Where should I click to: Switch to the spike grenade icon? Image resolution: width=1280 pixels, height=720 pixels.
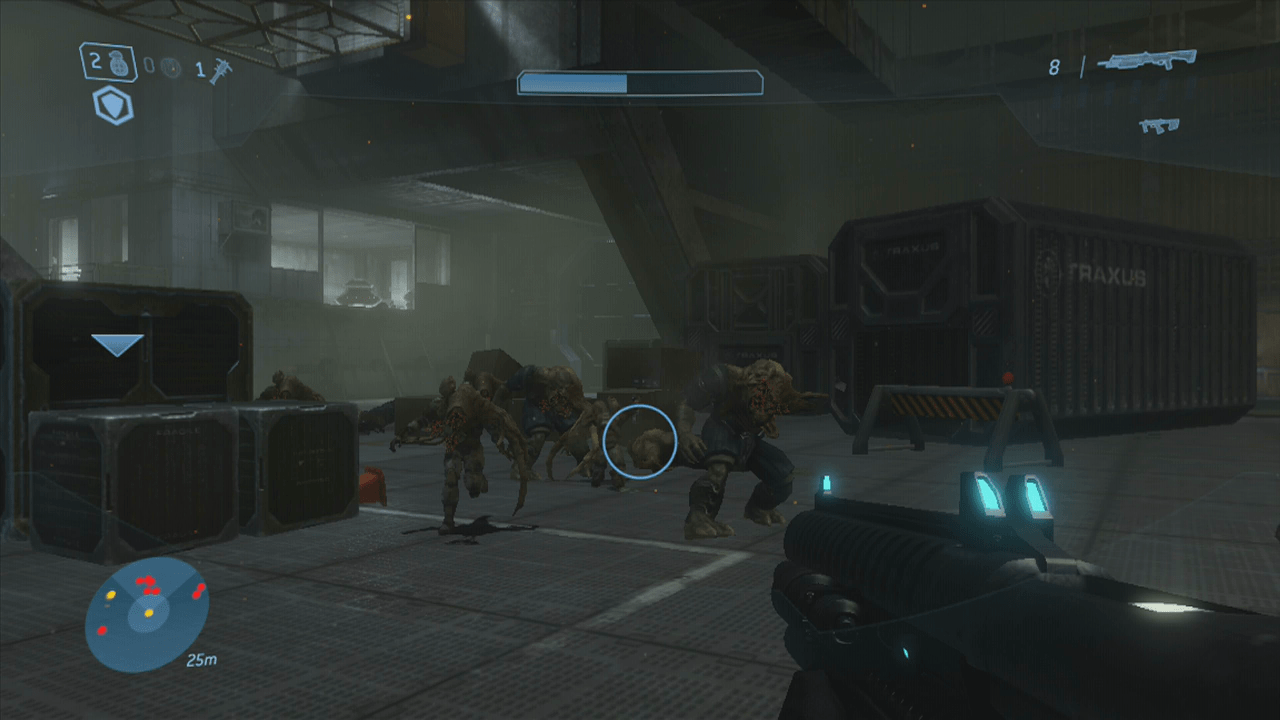point(220,70)
